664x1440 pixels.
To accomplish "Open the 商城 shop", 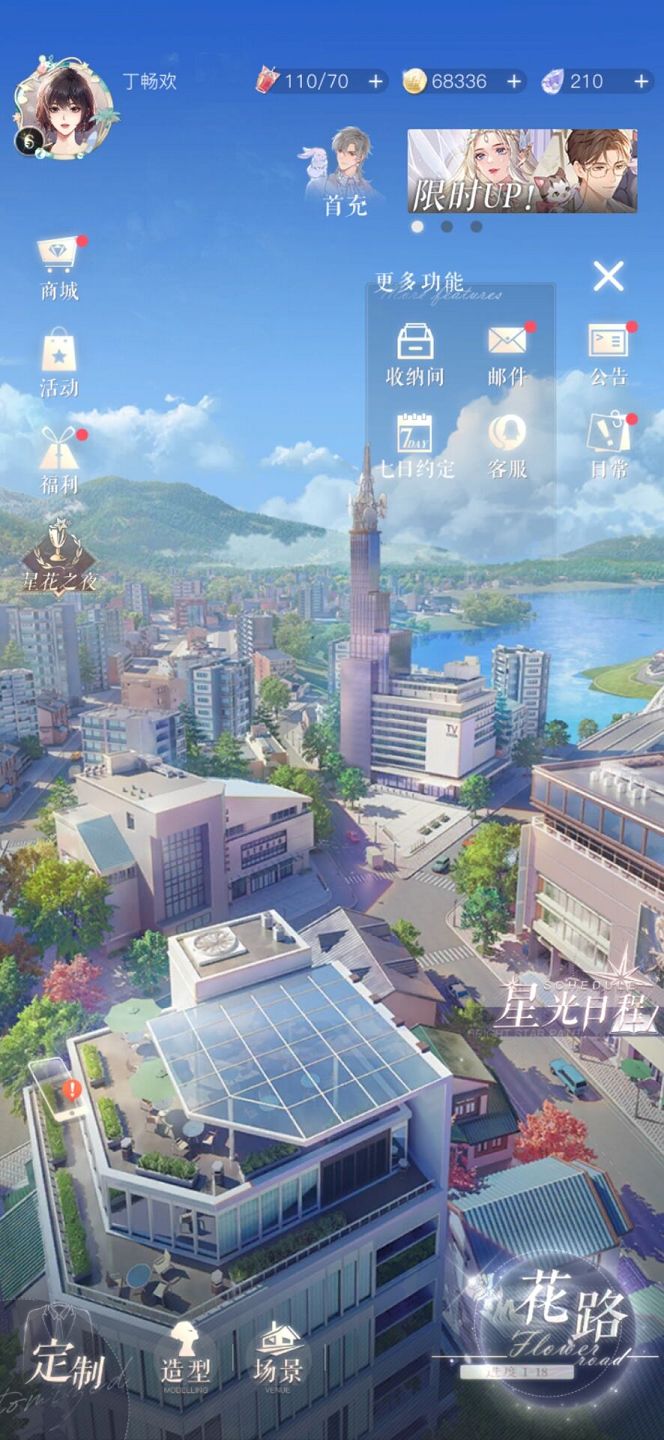I will tap(59, 267).
